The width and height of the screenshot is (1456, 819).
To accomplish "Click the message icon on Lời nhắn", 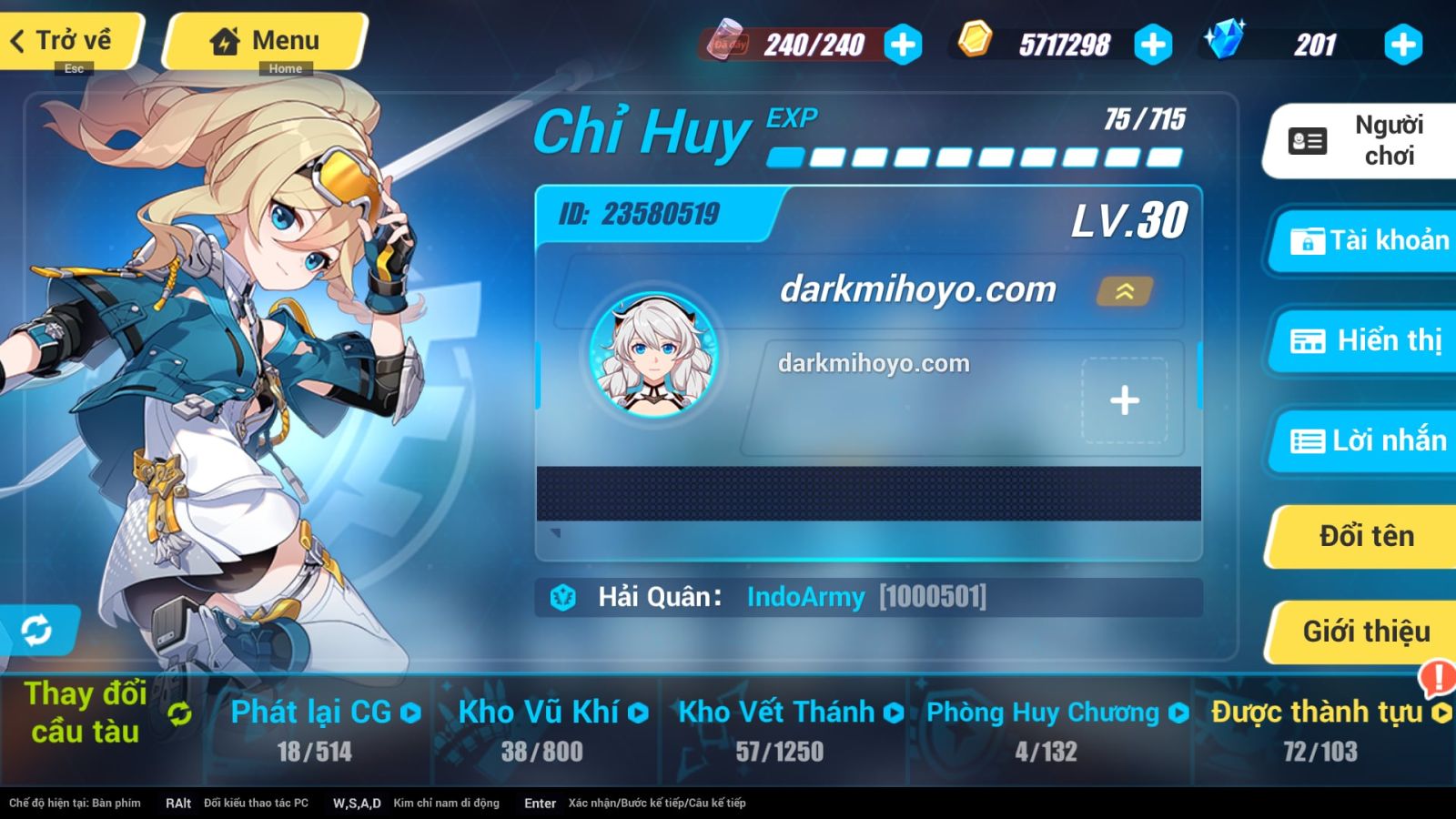I will tap(1308, 440).
